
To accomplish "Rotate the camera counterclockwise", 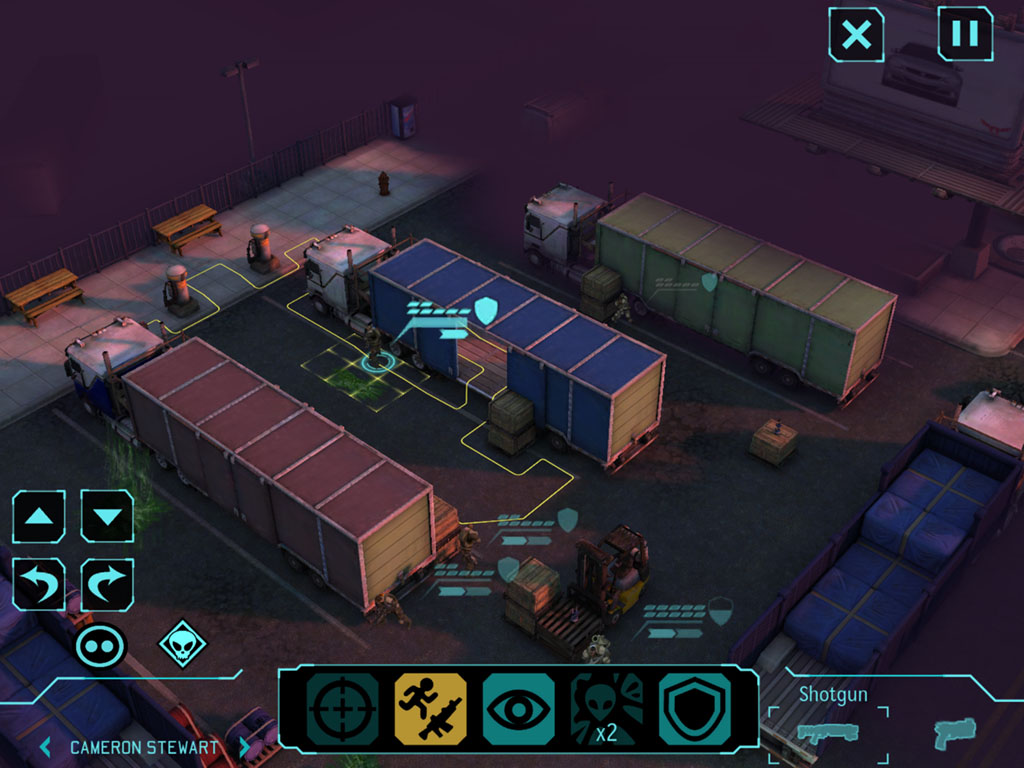I will (39, 585).
